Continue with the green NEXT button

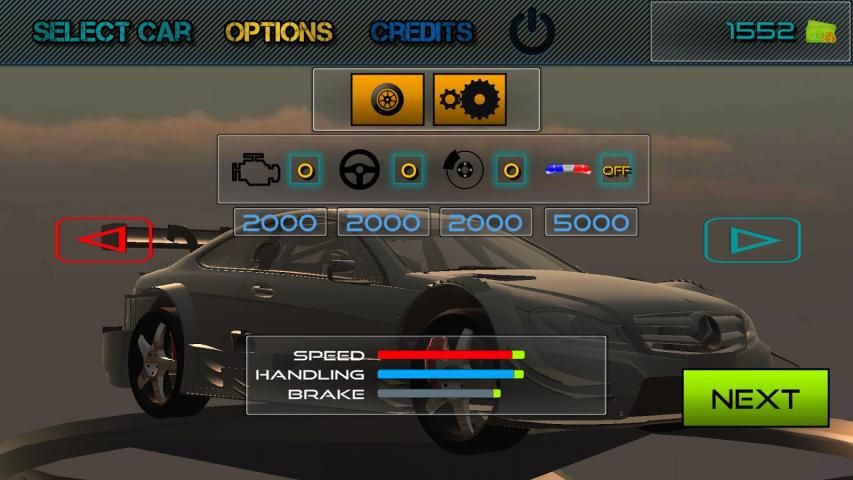coord(755,398)
